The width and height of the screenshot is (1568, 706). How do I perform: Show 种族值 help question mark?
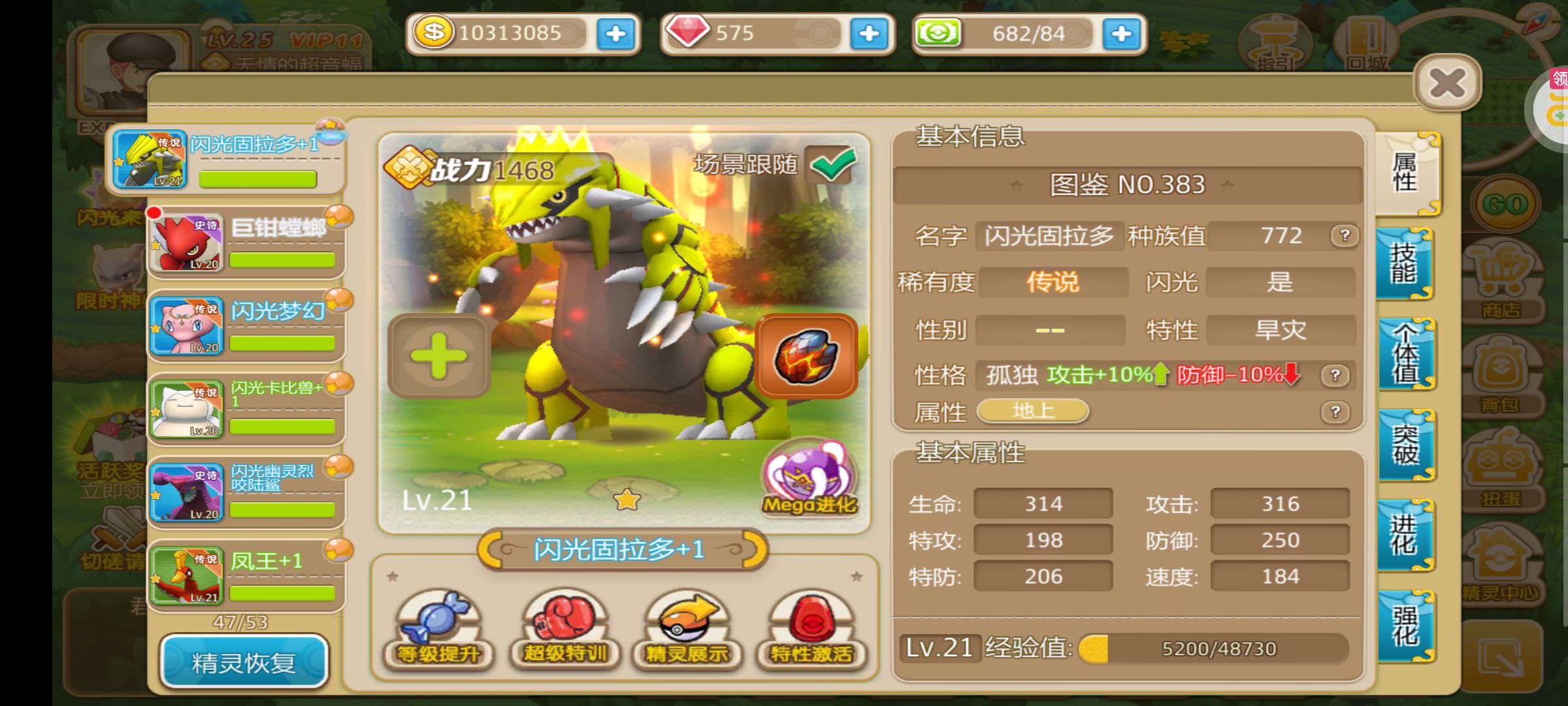(x=1345, y=236)
